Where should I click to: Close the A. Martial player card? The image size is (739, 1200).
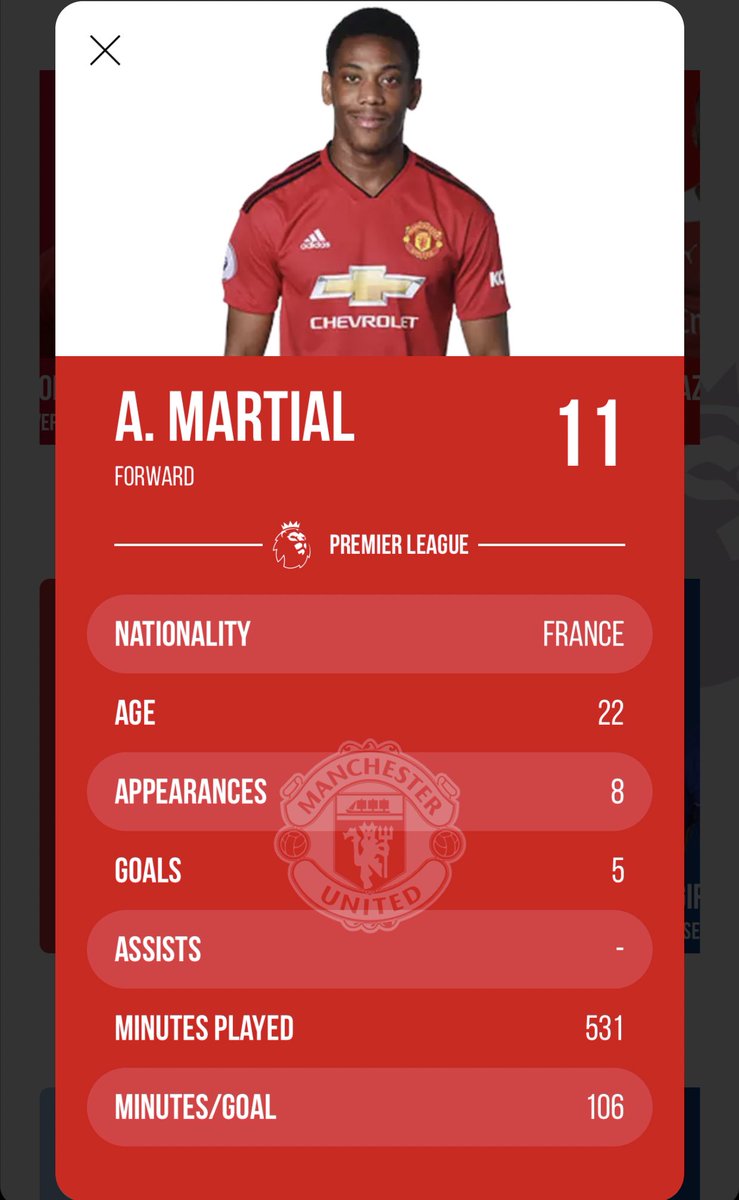pyautogui.click(x=105, y=50)
